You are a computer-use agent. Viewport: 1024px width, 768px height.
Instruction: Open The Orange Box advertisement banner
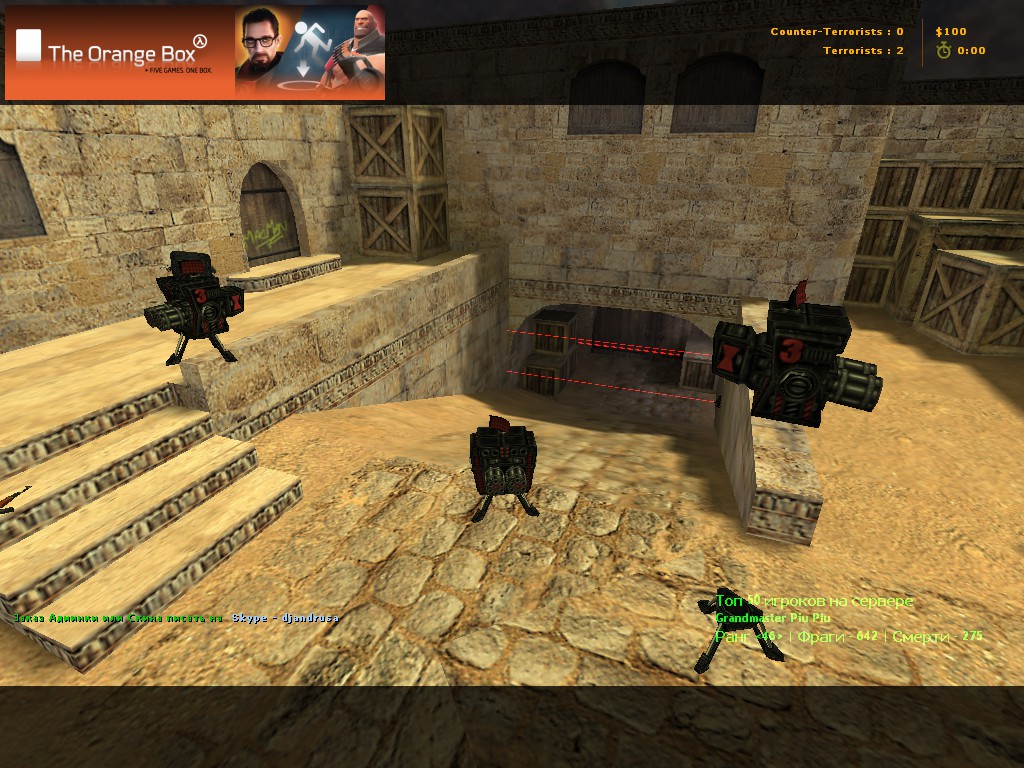click(x=195, y=52)
